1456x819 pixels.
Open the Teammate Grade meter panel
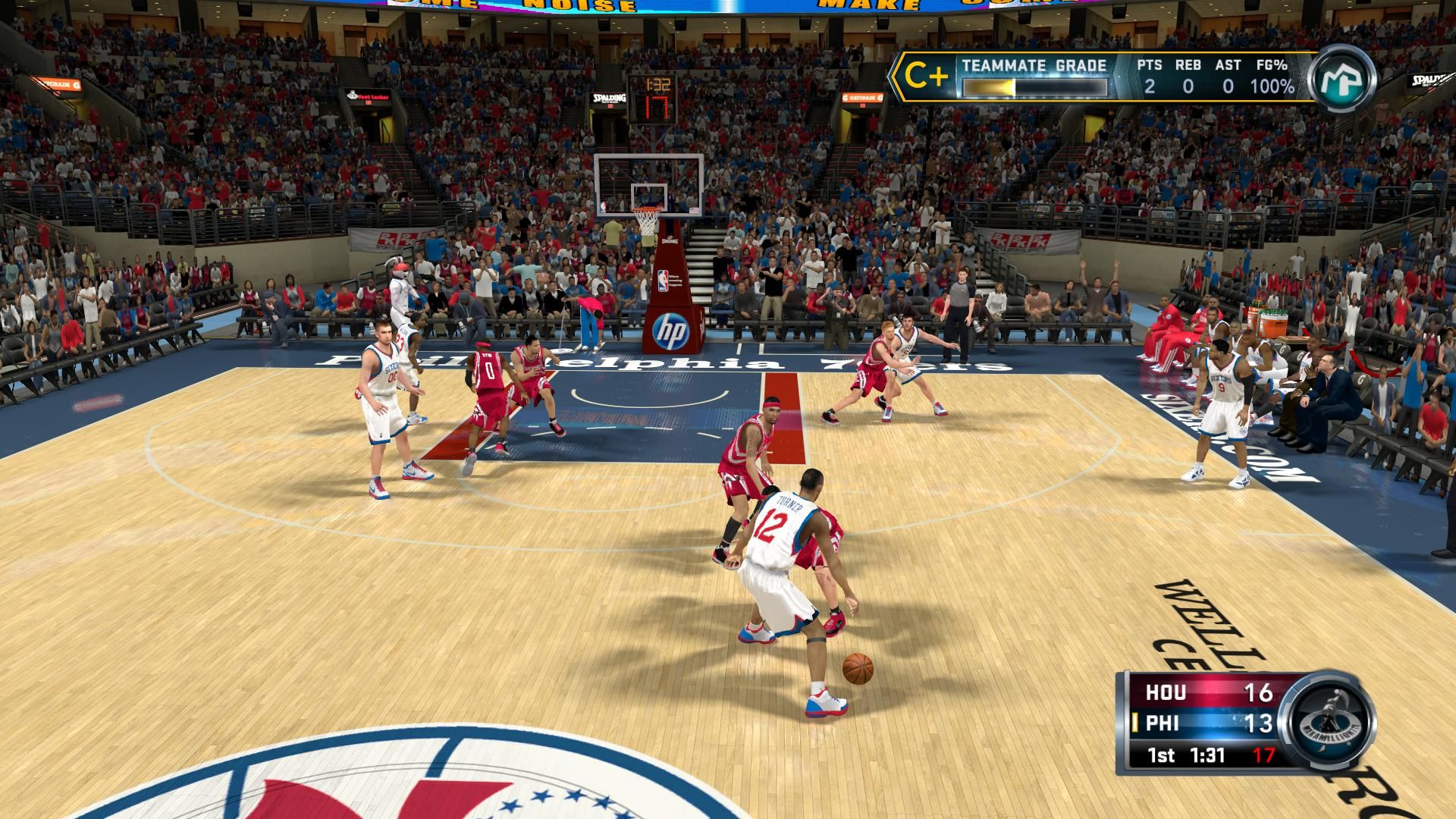1034,78
